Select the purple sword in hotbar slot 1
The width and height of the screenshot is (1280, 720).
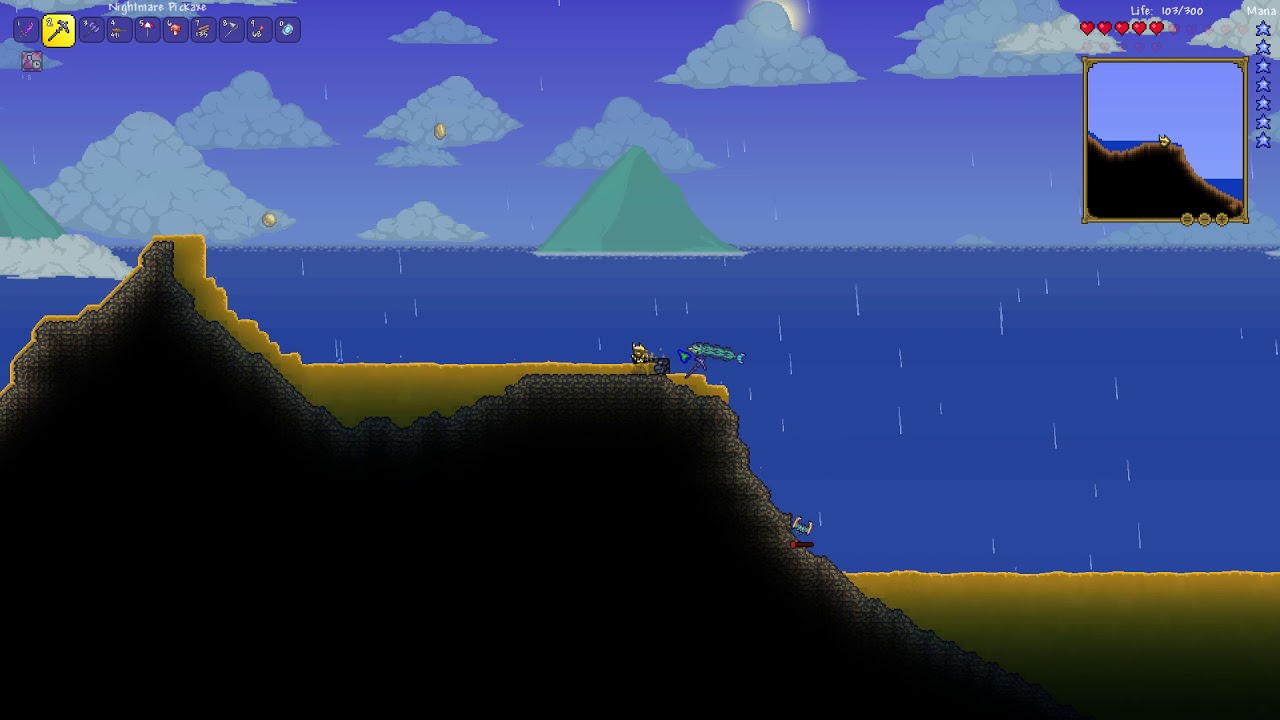pos(26,30)
